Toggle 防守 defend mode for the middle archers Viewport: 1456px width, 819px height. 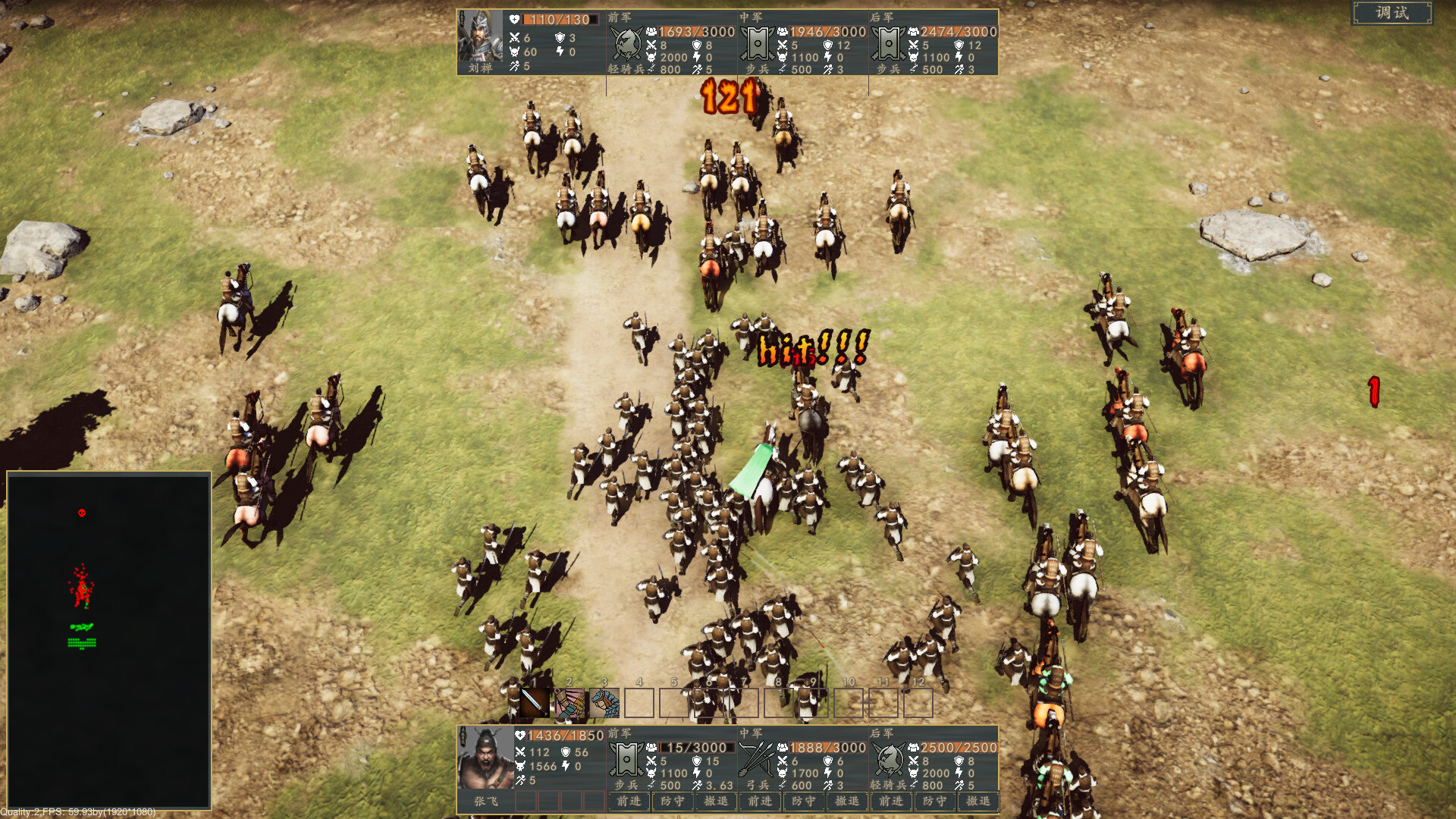tap(805, 802)
